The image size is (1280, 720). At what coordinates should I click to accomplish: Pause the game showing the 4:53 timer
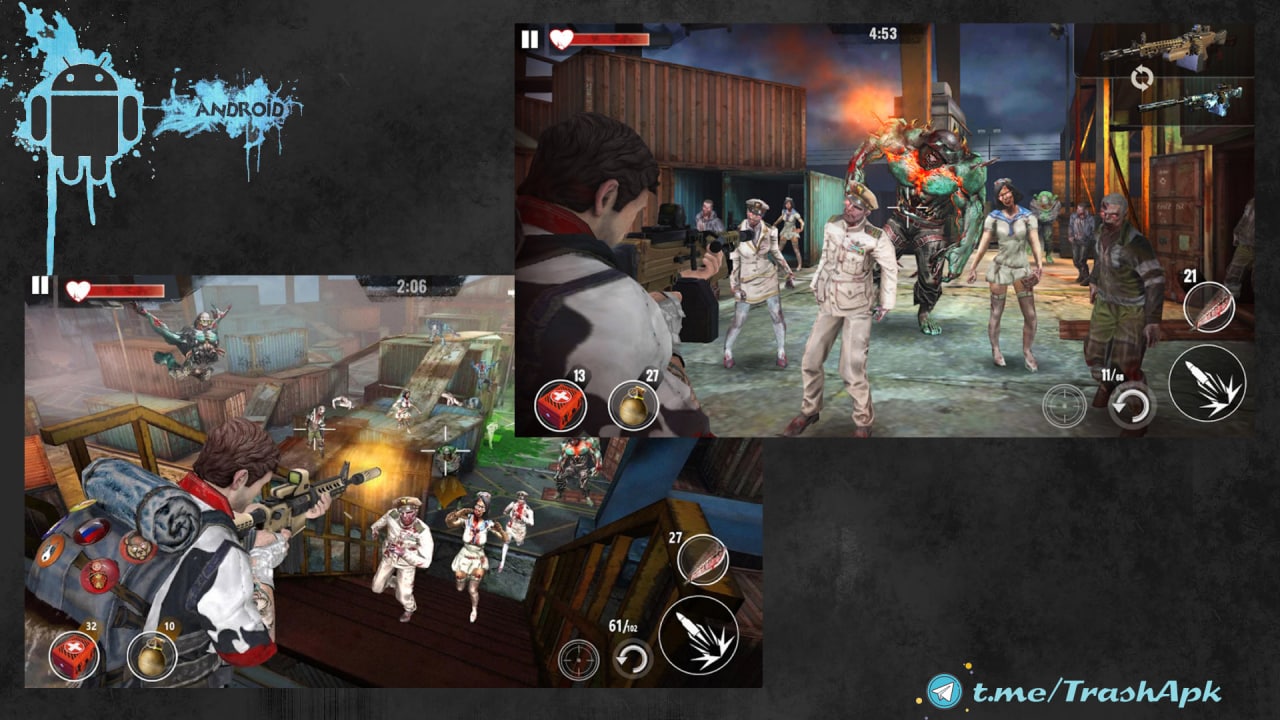tap(529, 40)
